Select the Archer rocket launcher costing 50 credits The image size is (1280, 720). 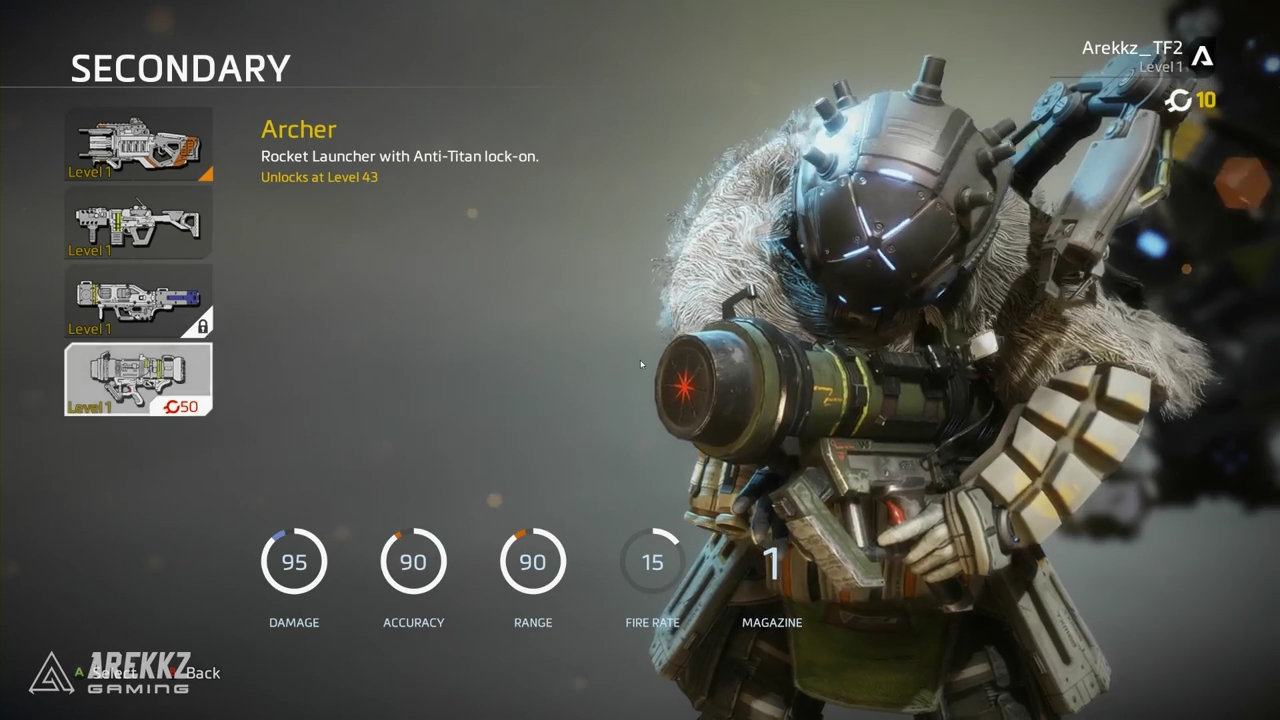(x=138, y=379)
